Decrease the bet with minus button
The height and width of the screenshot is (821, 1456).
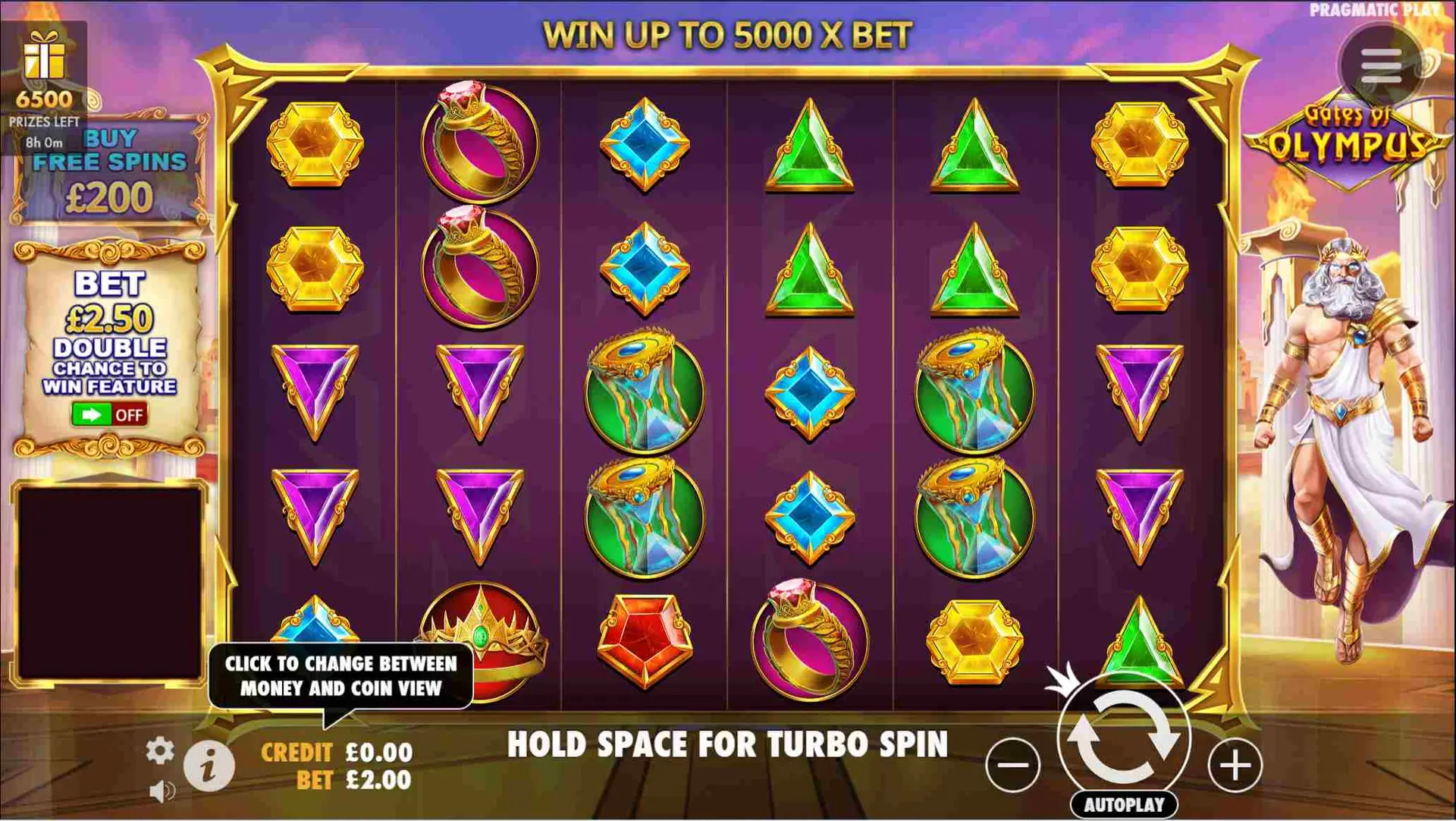pos(1012,764)
